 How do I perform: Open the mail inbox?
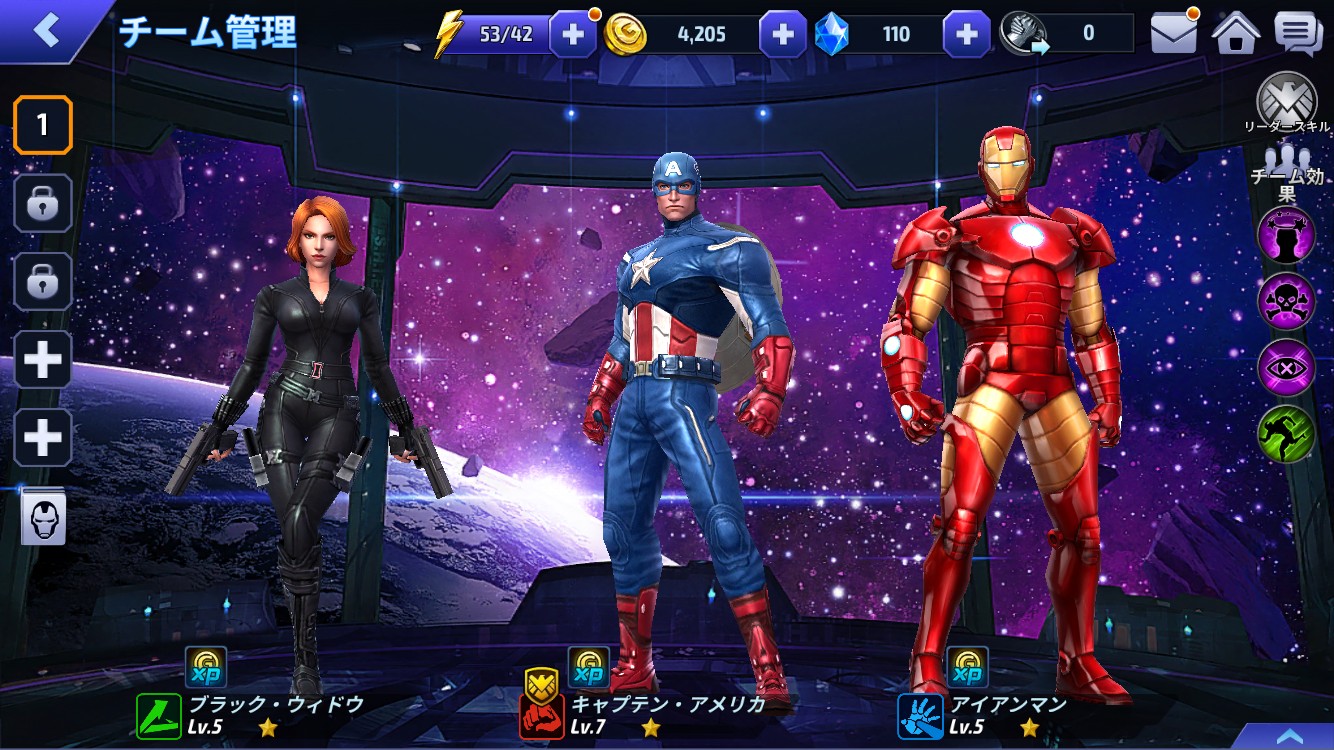click(1174, 34)
